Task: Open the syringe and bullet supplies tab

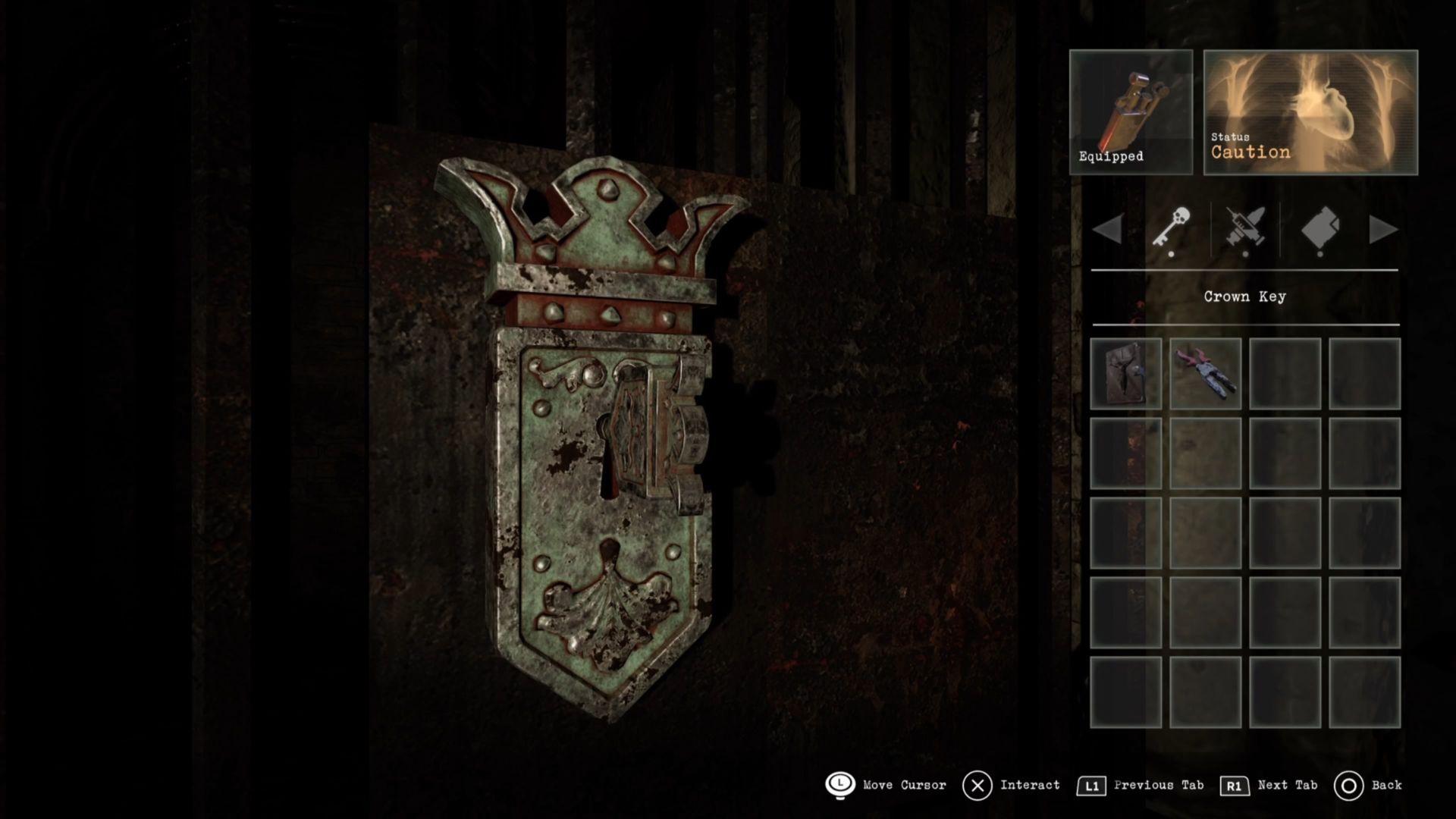Action: pyautogui.click(x=1245, y=227)
